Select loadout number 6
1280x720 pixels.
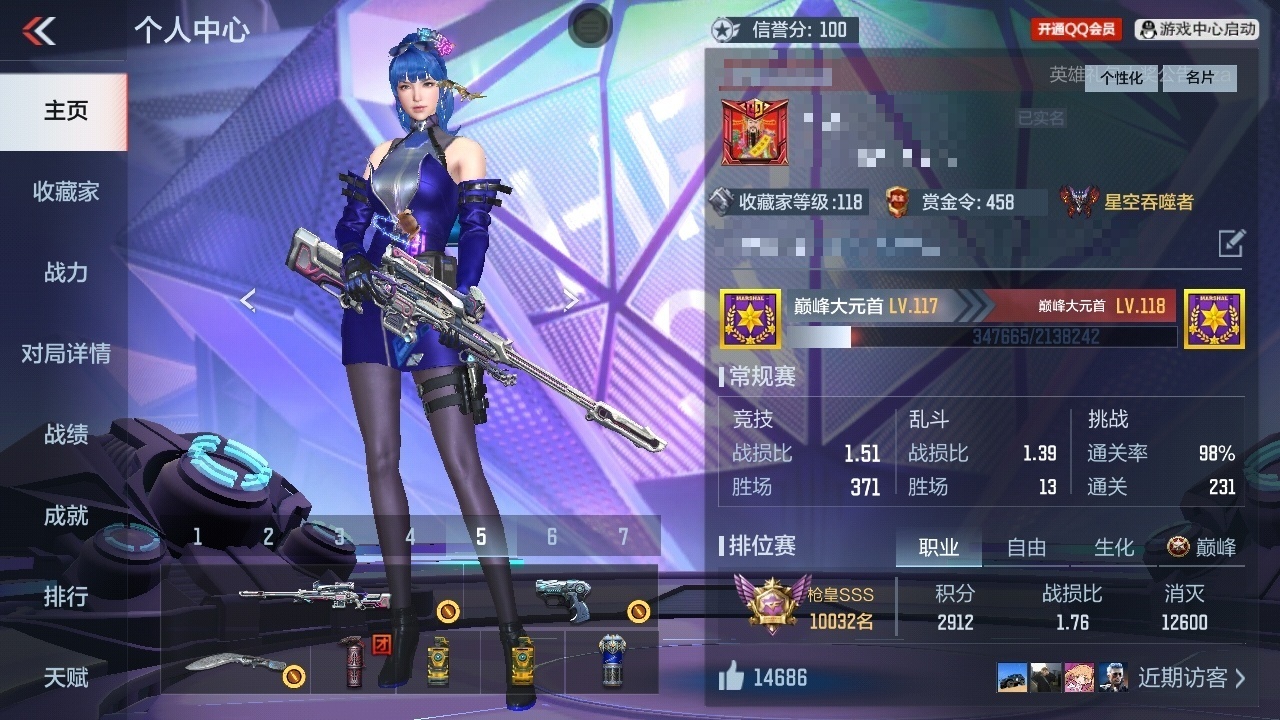[551, 537]
